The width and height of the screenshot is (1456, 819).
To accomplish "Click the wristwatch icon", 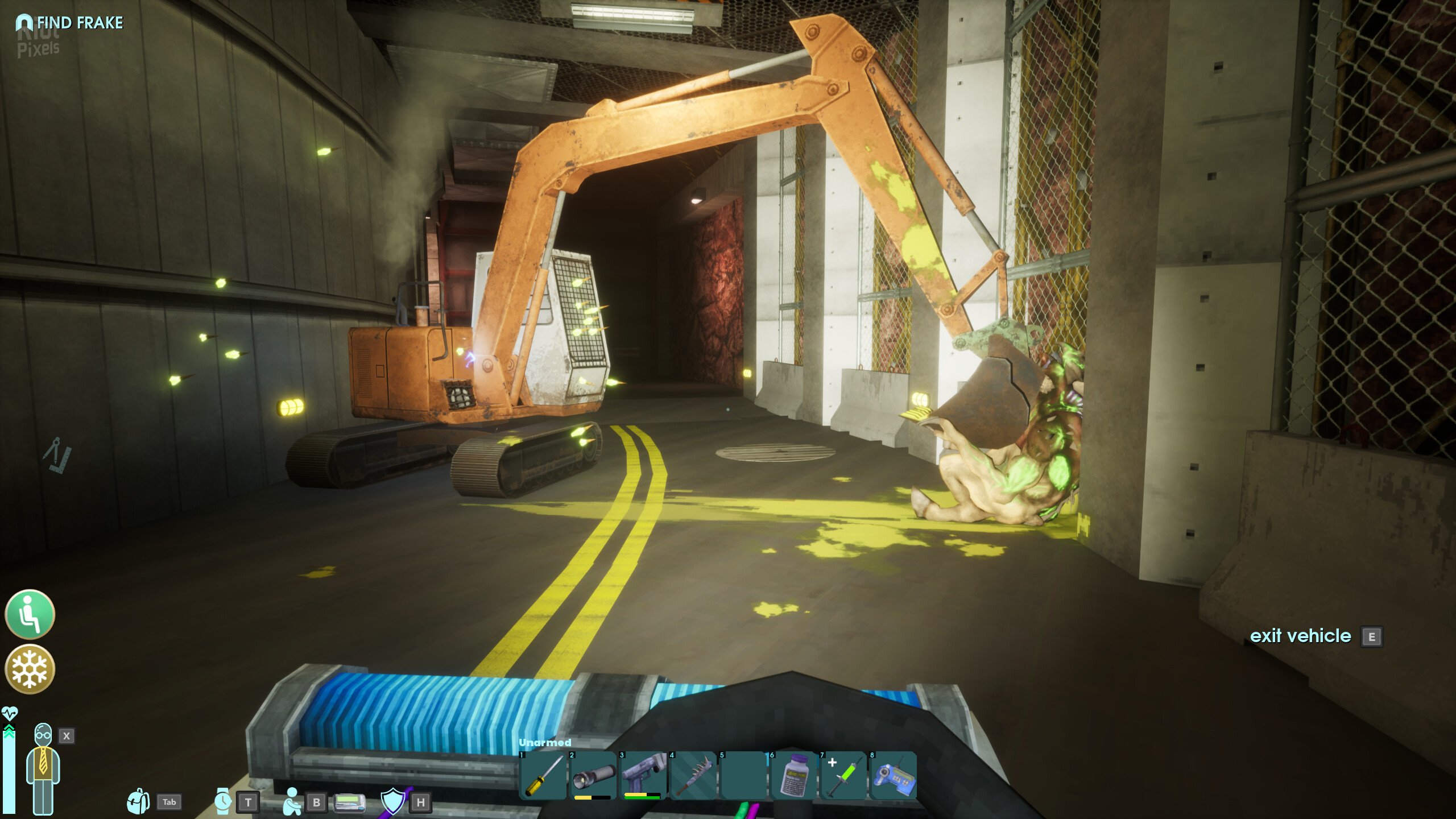I will (222, 801).
